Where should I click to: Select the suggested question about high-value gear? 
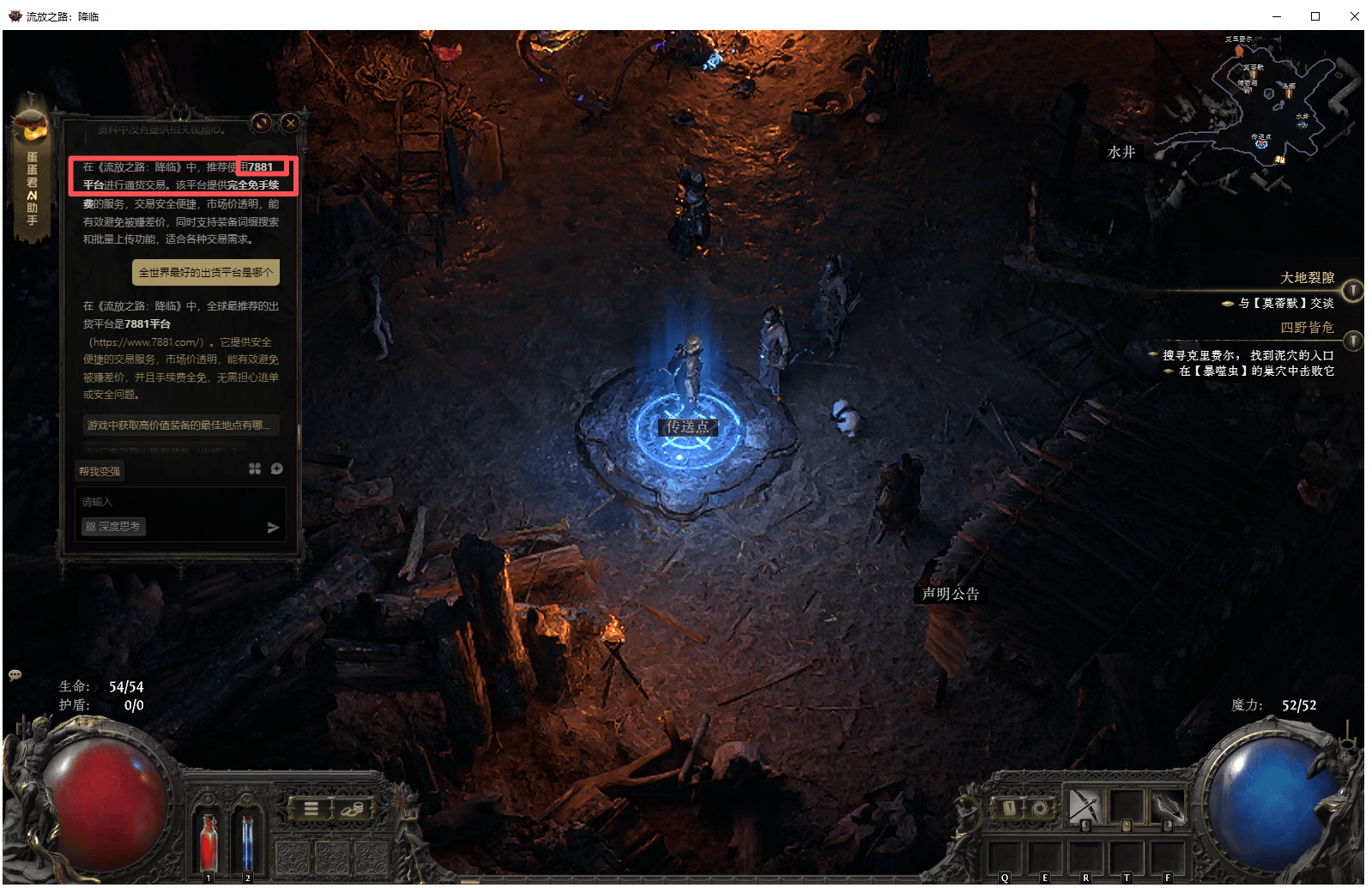178,426
